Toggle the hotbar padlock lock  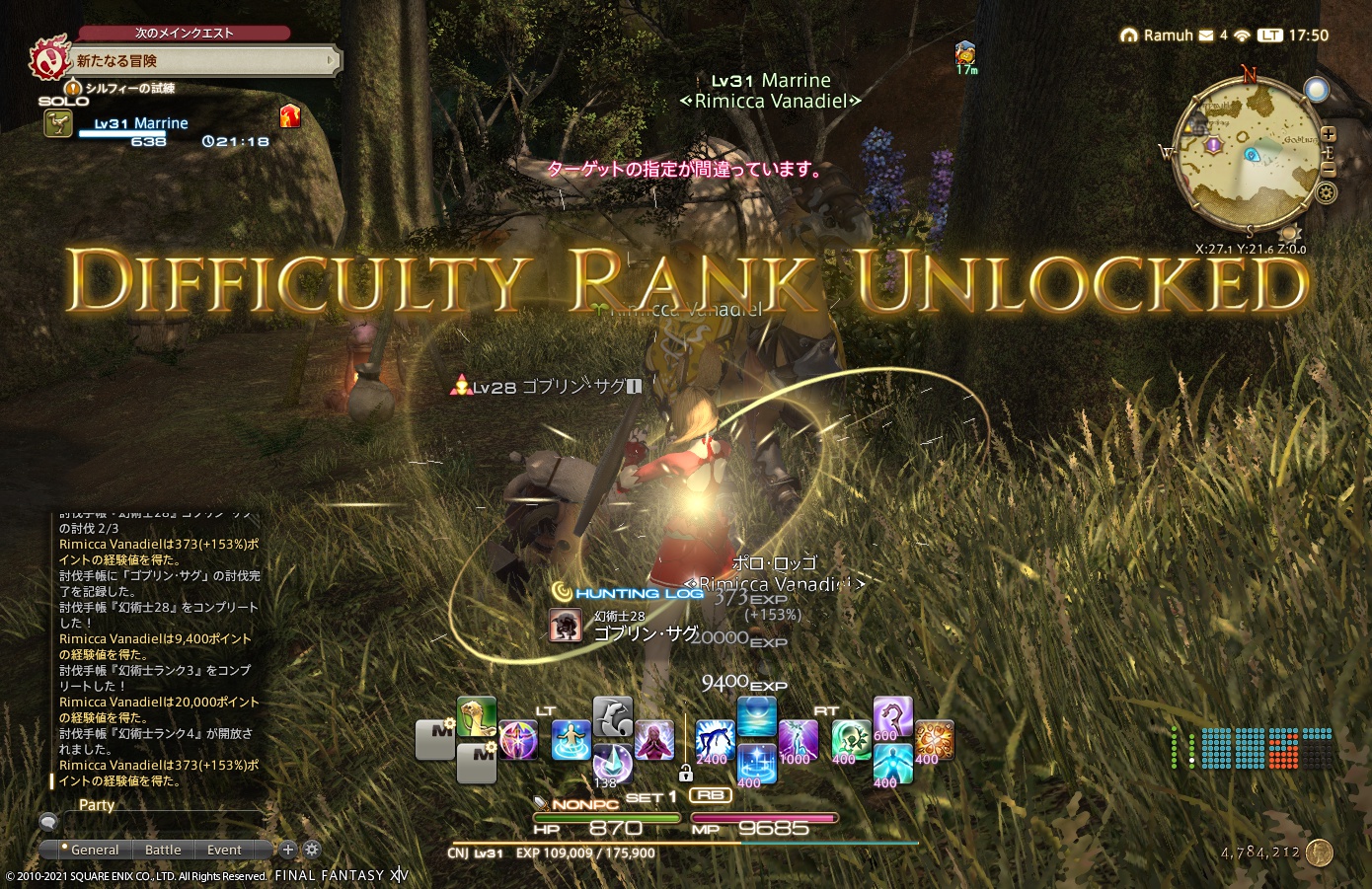[686, 775]
